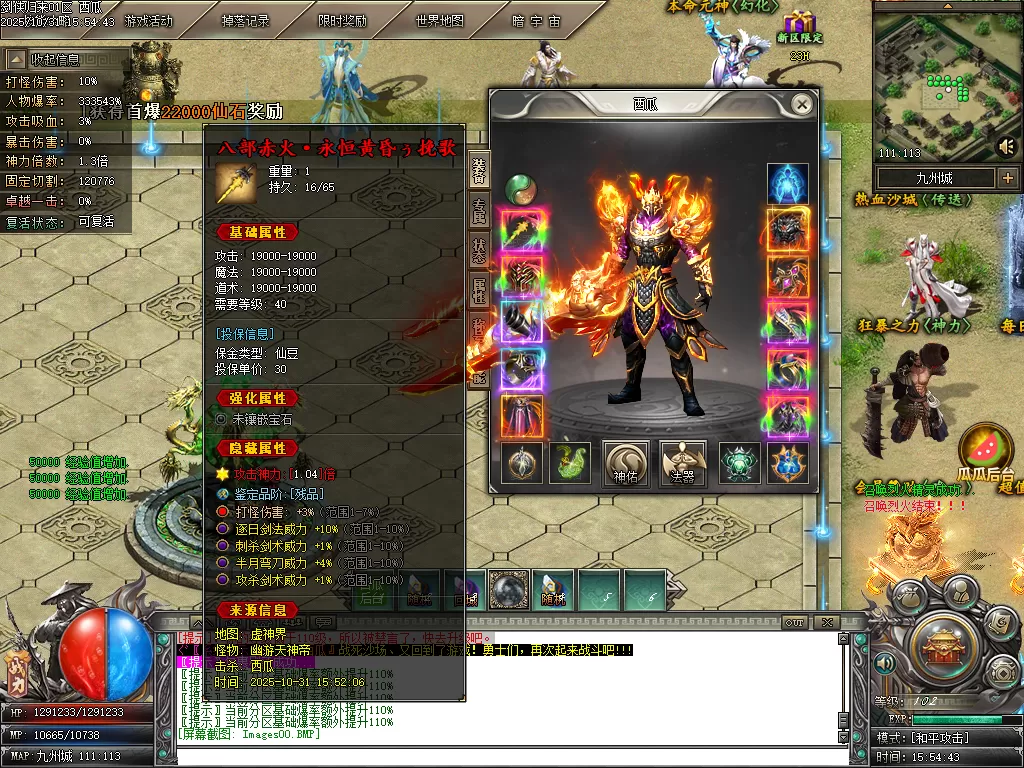Select the blue aura figure slot
Screen dimensions: 1024x768
click(788, 185)
